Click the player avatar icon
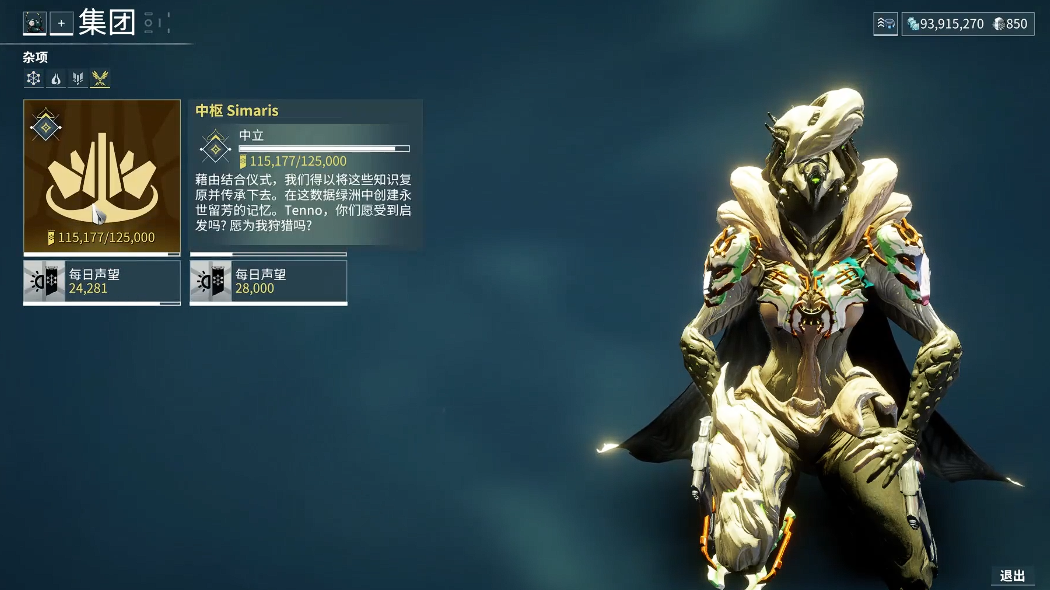 coord(35,23)
